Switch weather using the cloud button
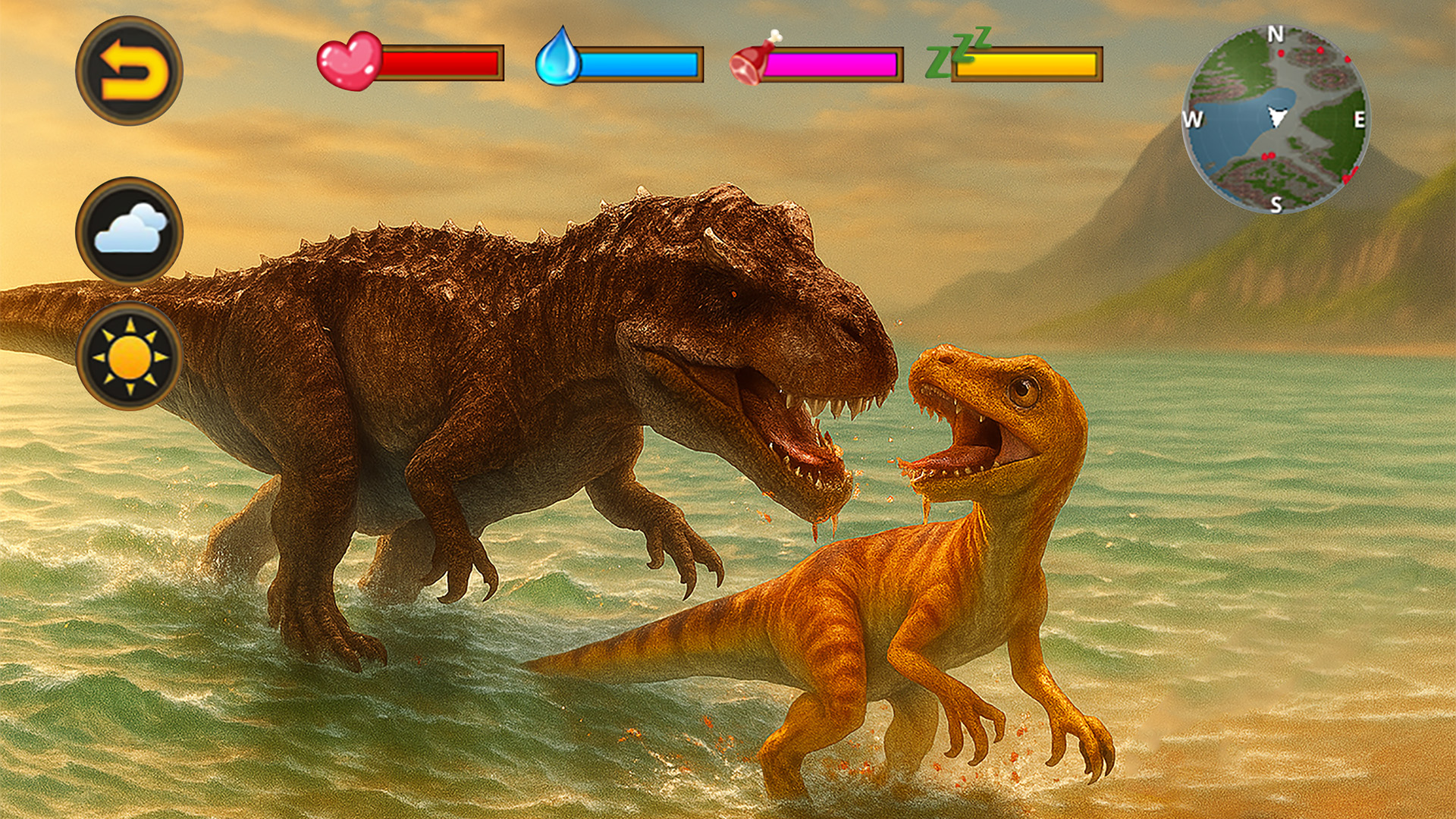The width and height of the screenshot is (1456, 819). click(x=130, y=235)
